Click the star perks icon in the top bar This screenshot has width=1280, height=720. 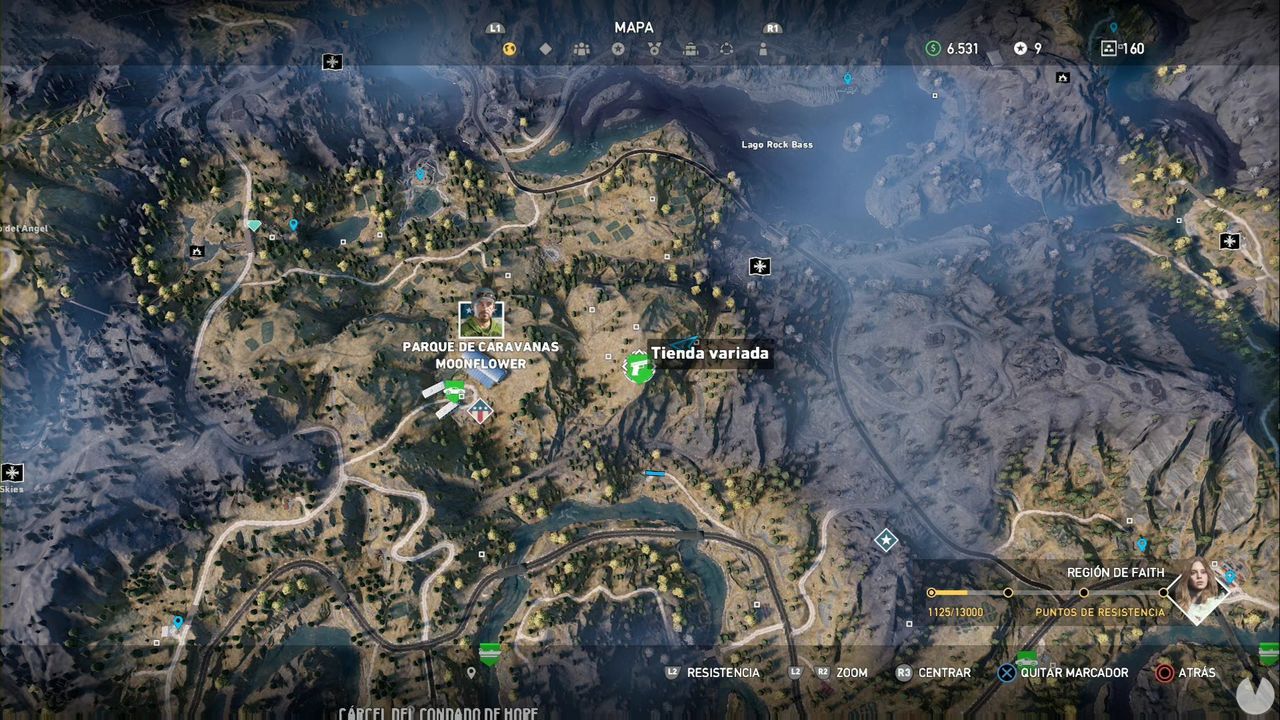point(619,48)
